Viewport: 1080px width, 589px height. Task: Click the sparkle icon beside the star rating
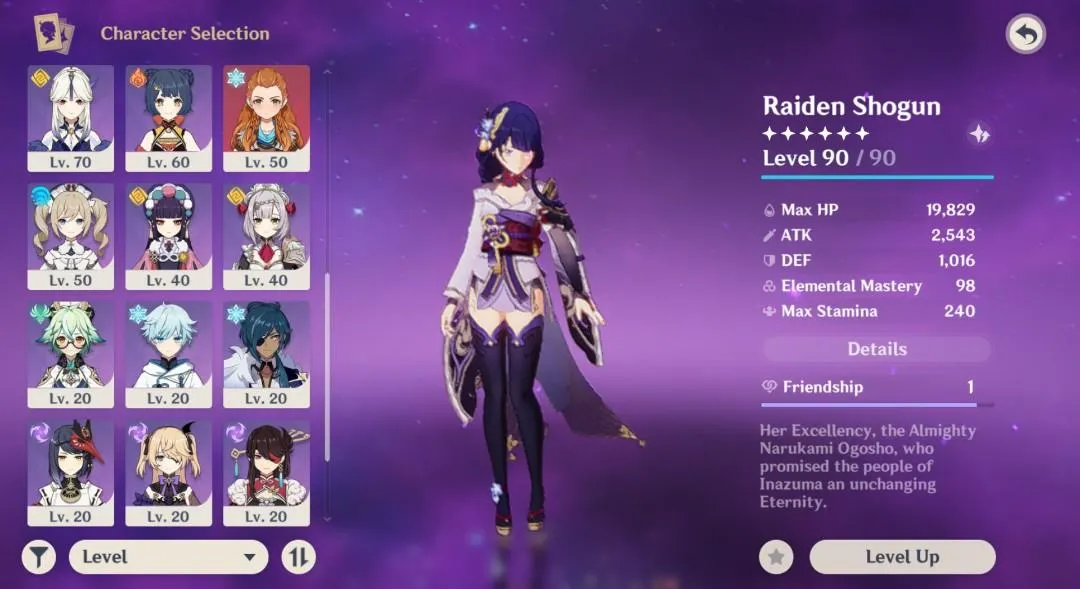[979, 134]
